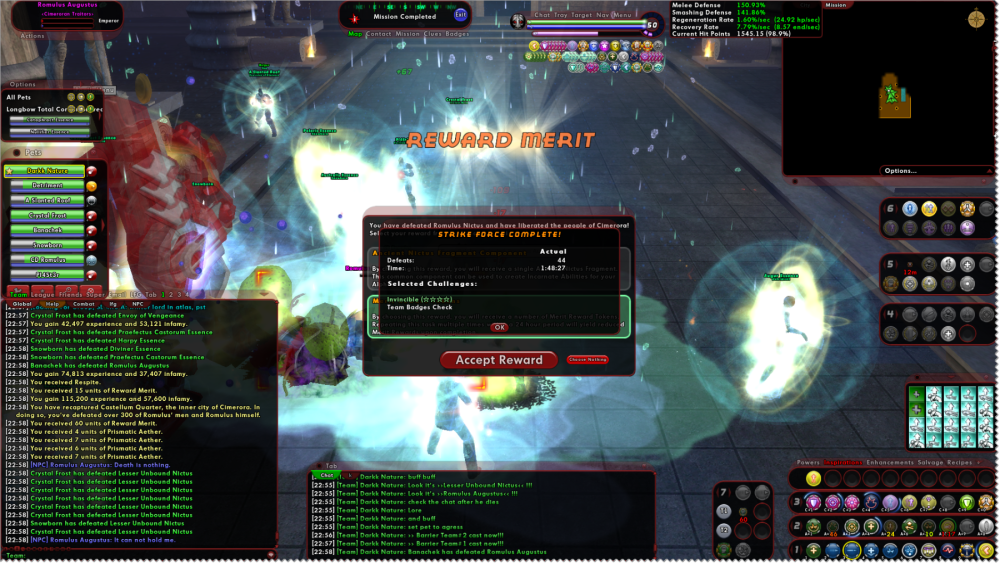Accept the strike force reward
This screenshot has width=1000, height=564.
(x=499, y=360)
